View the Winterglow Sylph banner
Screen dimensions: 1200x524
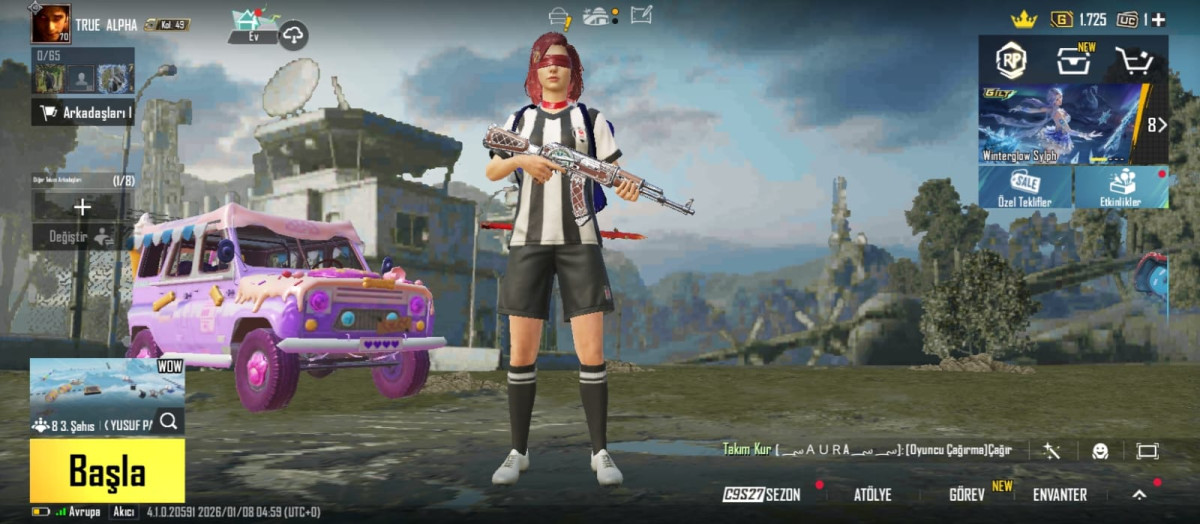click(1062, 125)
